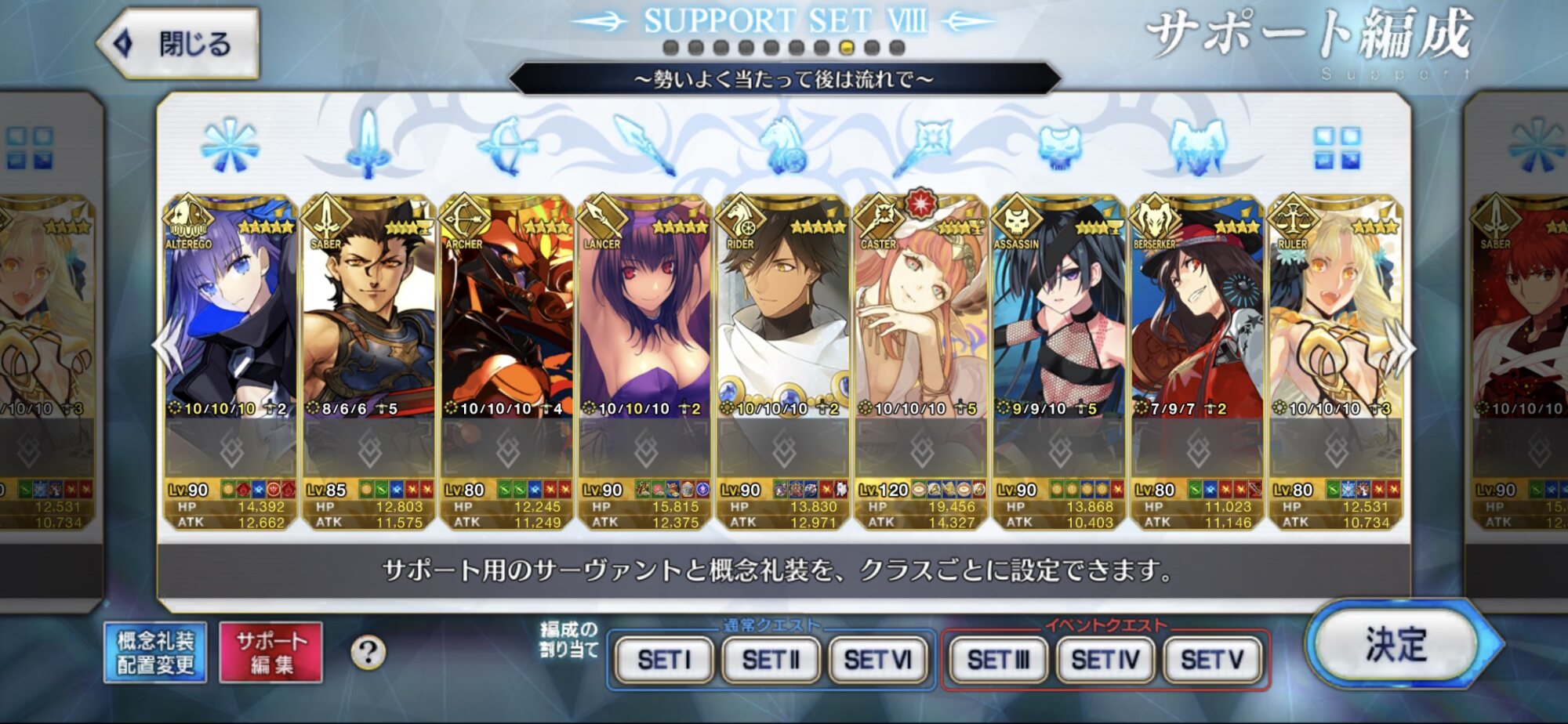Select the Rider support servant card
The width and height of the screenshot is (1568, 724).
tap(782, 329)
